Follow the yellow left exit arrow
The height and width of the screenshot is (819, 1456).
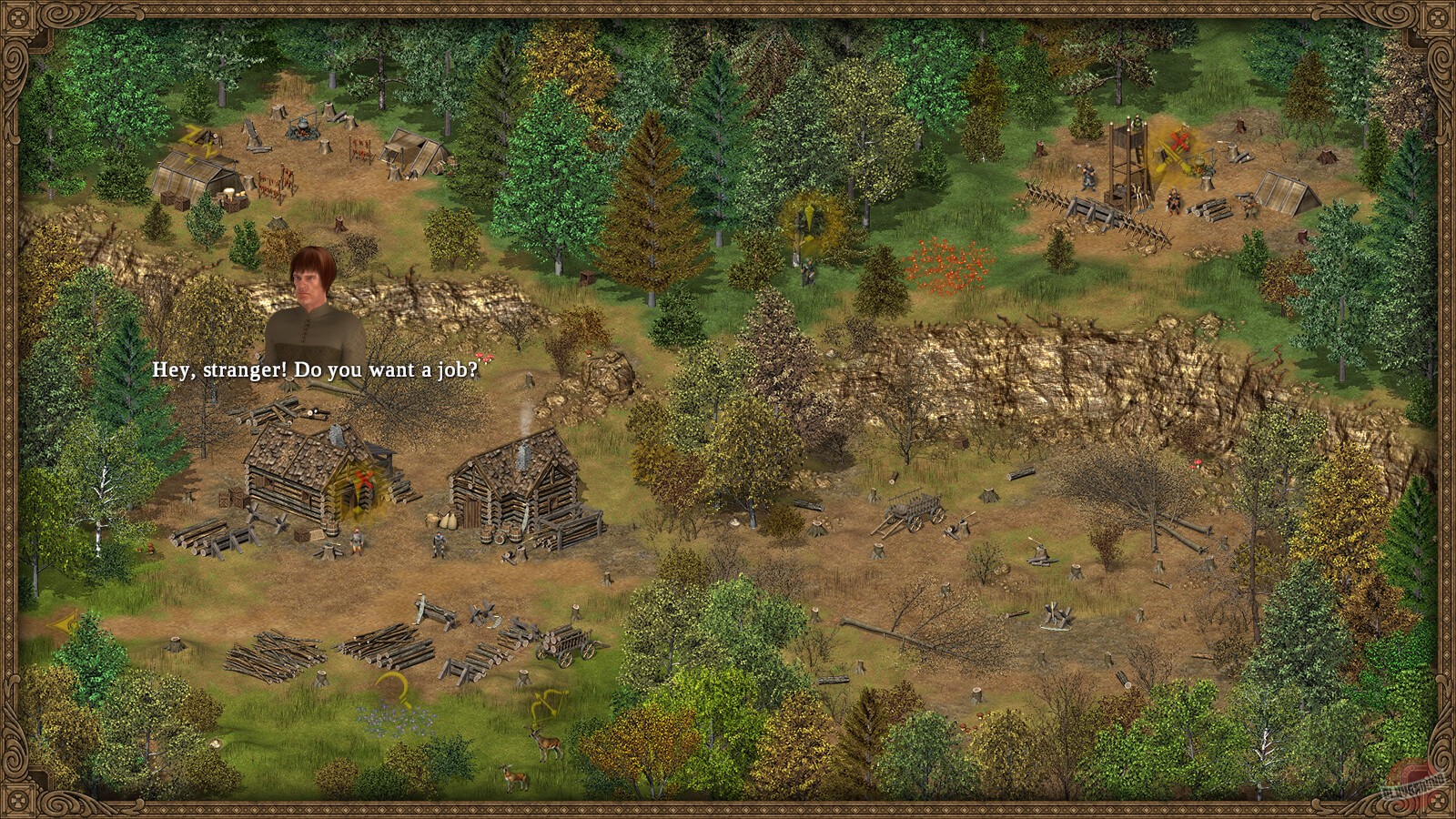62,624
